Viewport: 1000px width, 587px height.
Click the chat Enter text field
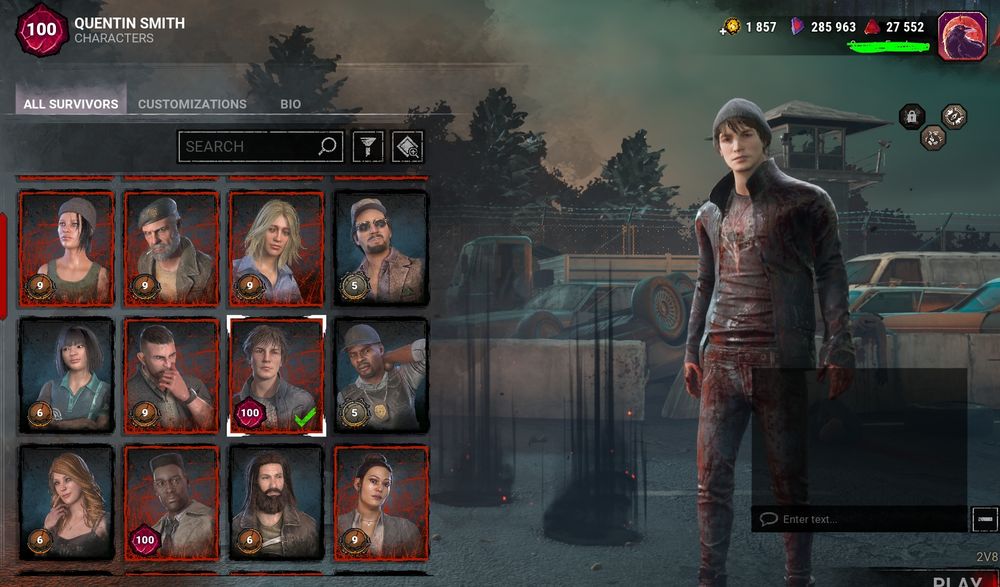[860, 519]
